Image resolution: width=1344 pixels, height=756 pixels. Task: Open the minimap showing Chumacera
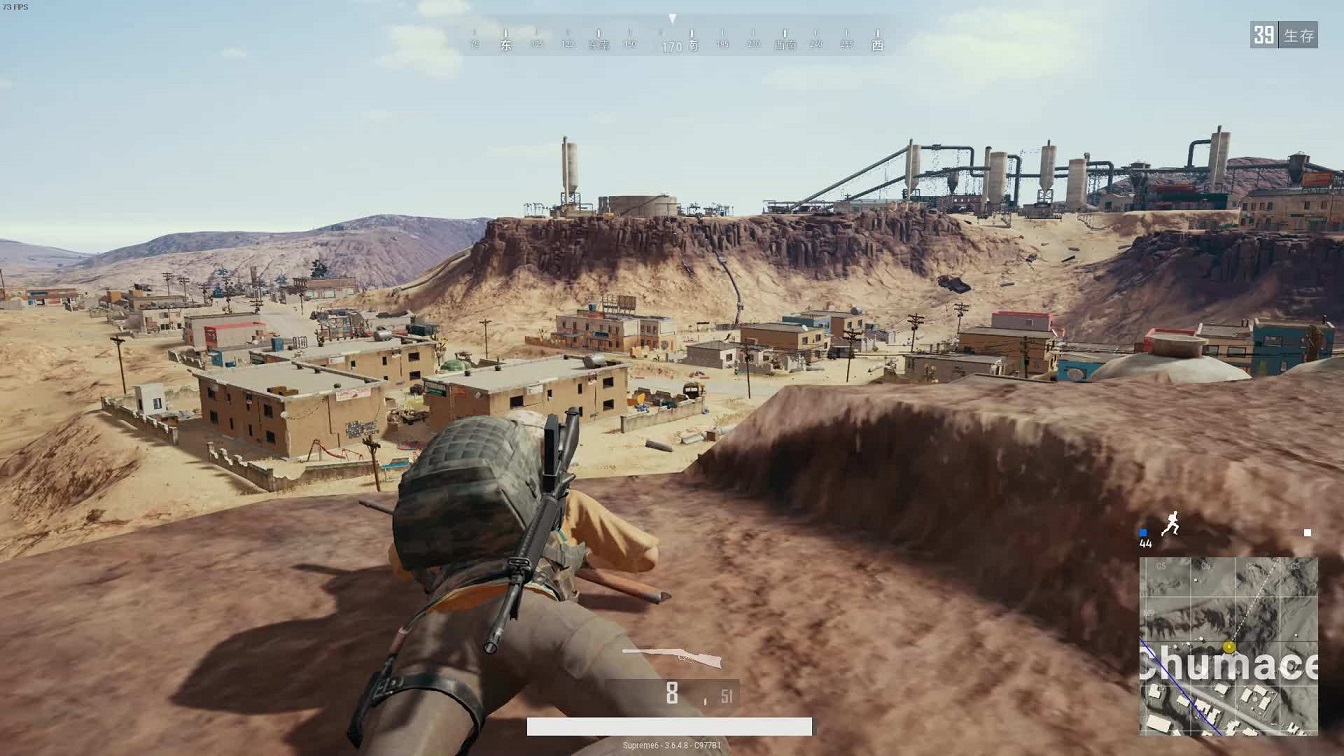1228,645
